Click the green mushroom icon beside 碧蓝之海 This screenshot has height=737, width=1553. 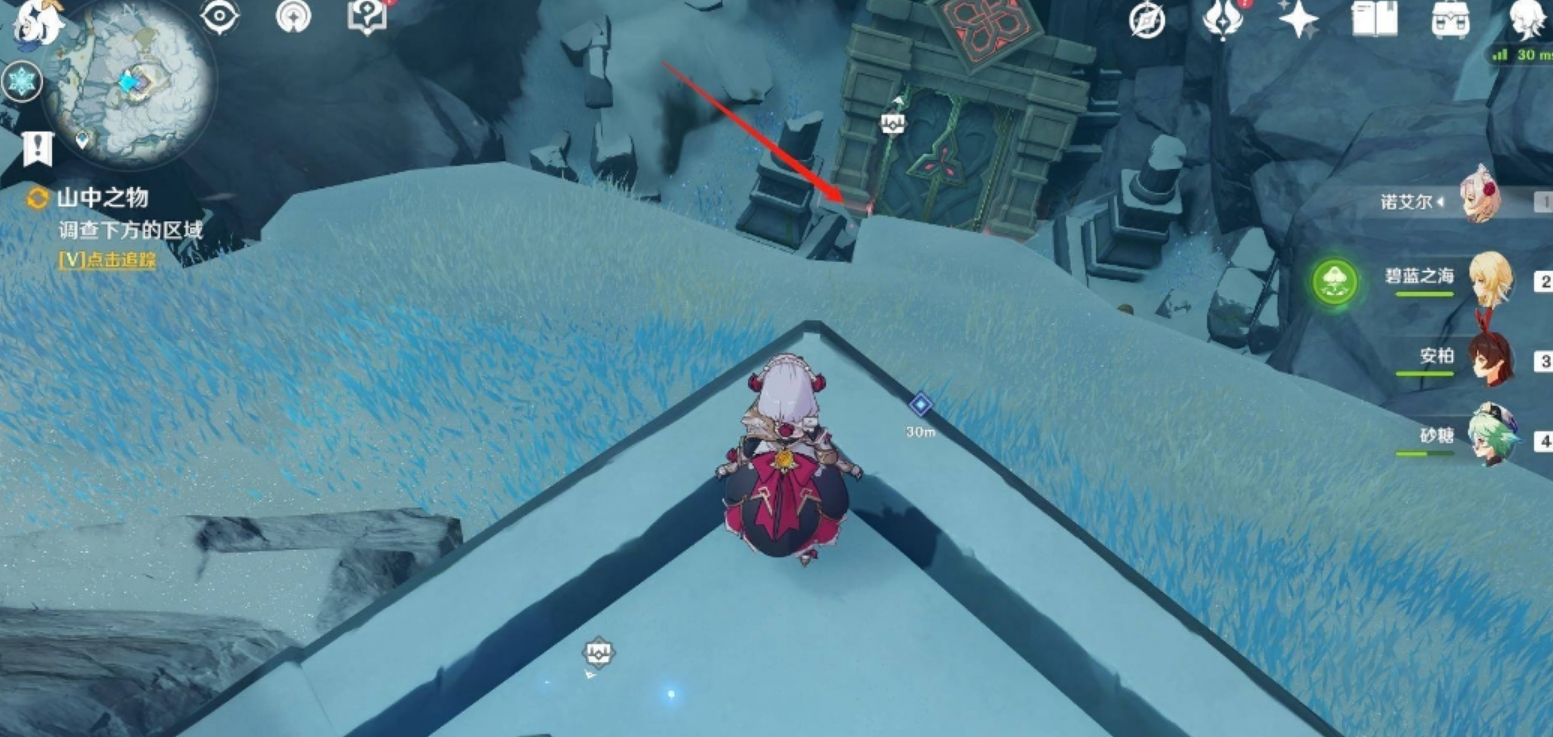coord(1335,282)
